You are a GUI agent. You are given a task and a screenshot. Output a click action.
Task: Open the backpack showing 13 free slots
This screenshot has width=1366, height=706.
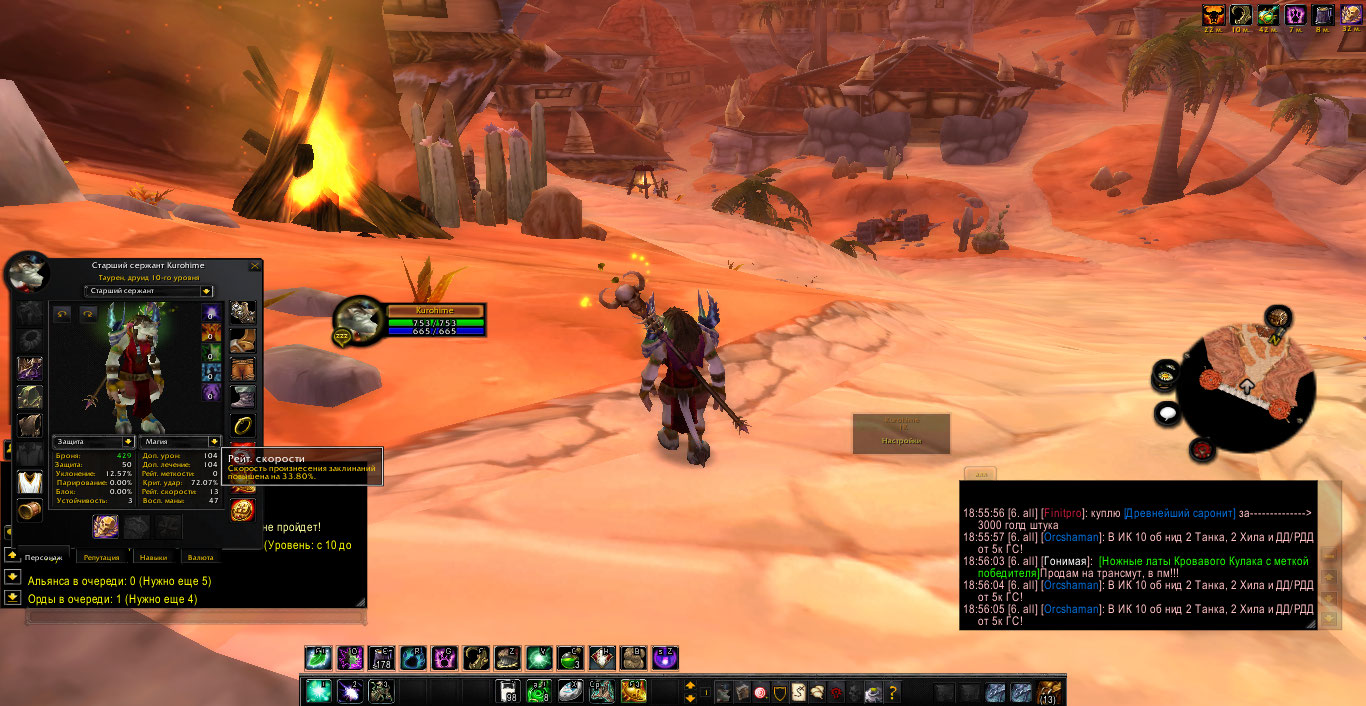point(1050,692)
